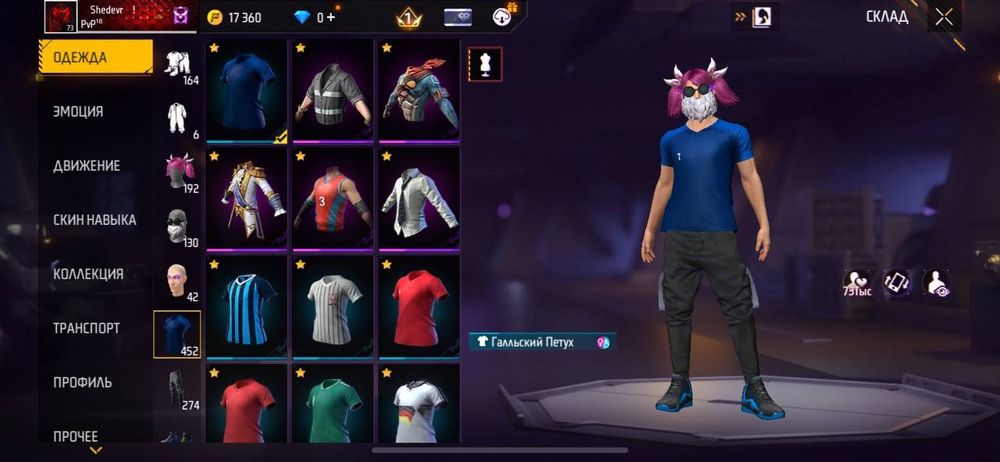Open the pants subcategory with 274 items
1000x462 pixels.
[177, 390]
